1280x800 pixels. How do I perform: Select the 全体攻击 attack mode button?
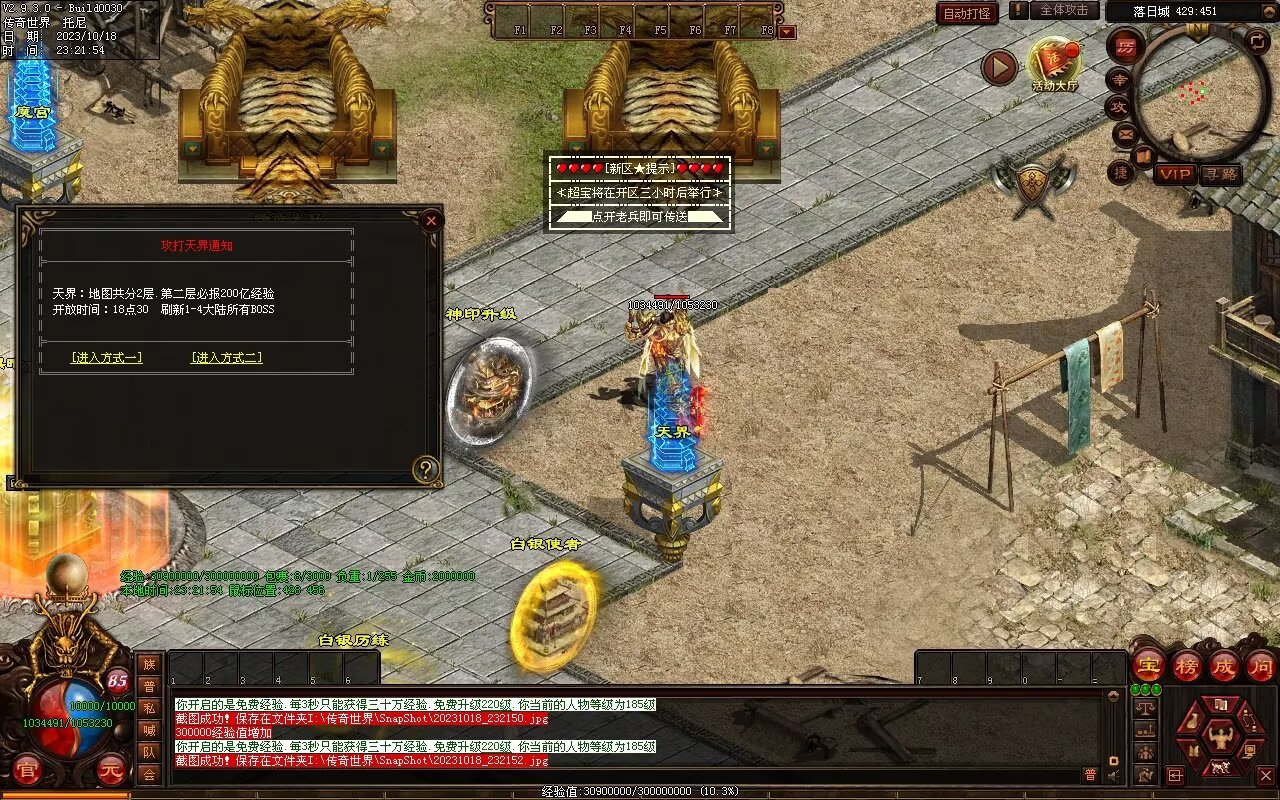[1064, 10]
